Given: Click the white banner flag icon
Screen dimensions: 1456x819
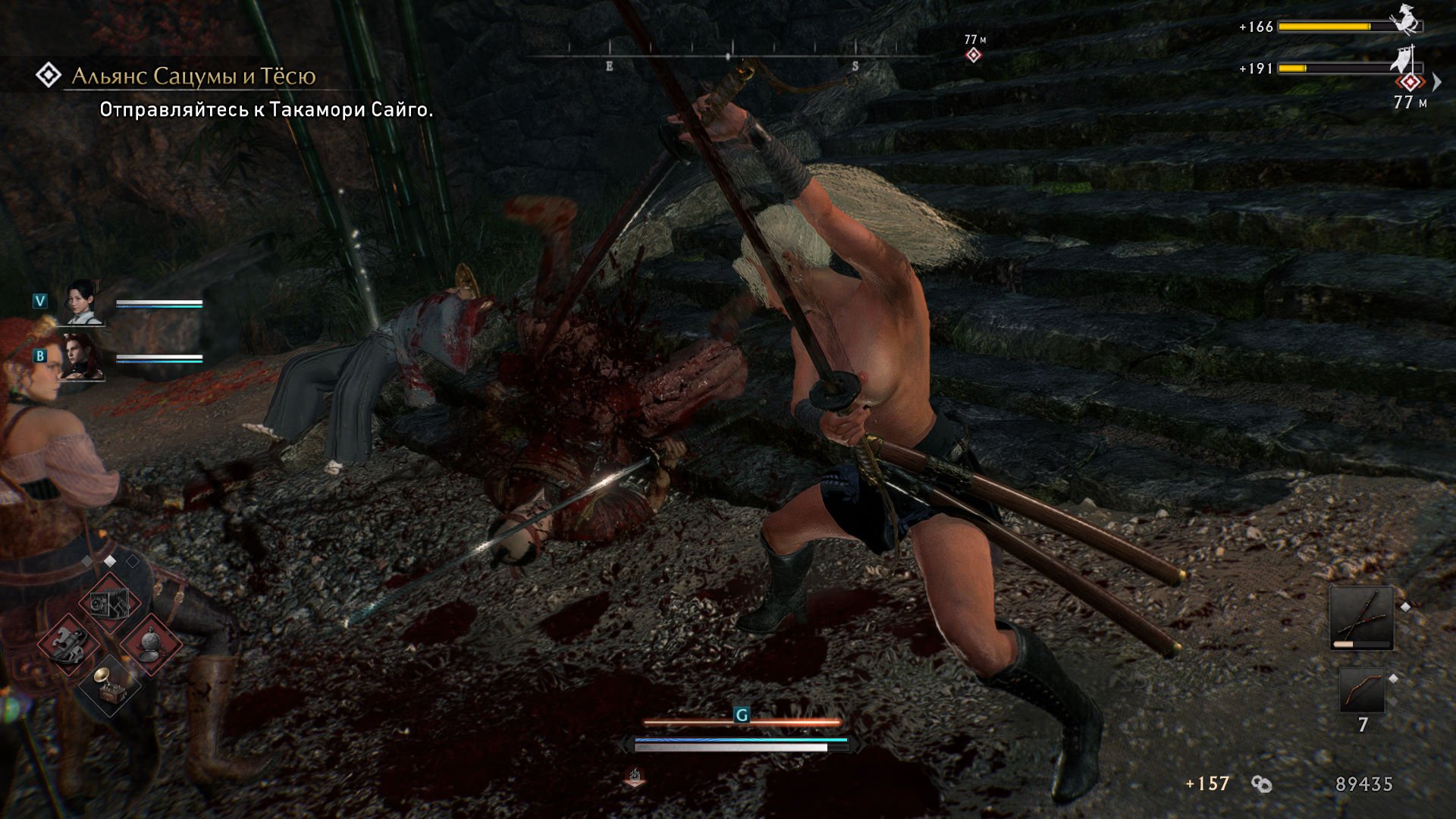Looking at the screenshot, I should [1404, 59].
